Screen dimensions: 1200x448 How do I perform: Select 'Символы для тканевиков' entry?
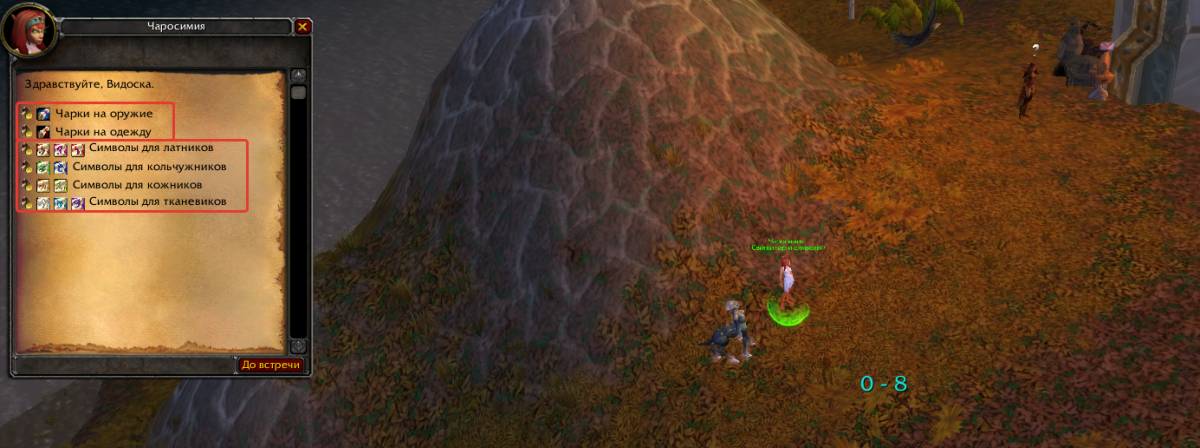pos(153,202)
